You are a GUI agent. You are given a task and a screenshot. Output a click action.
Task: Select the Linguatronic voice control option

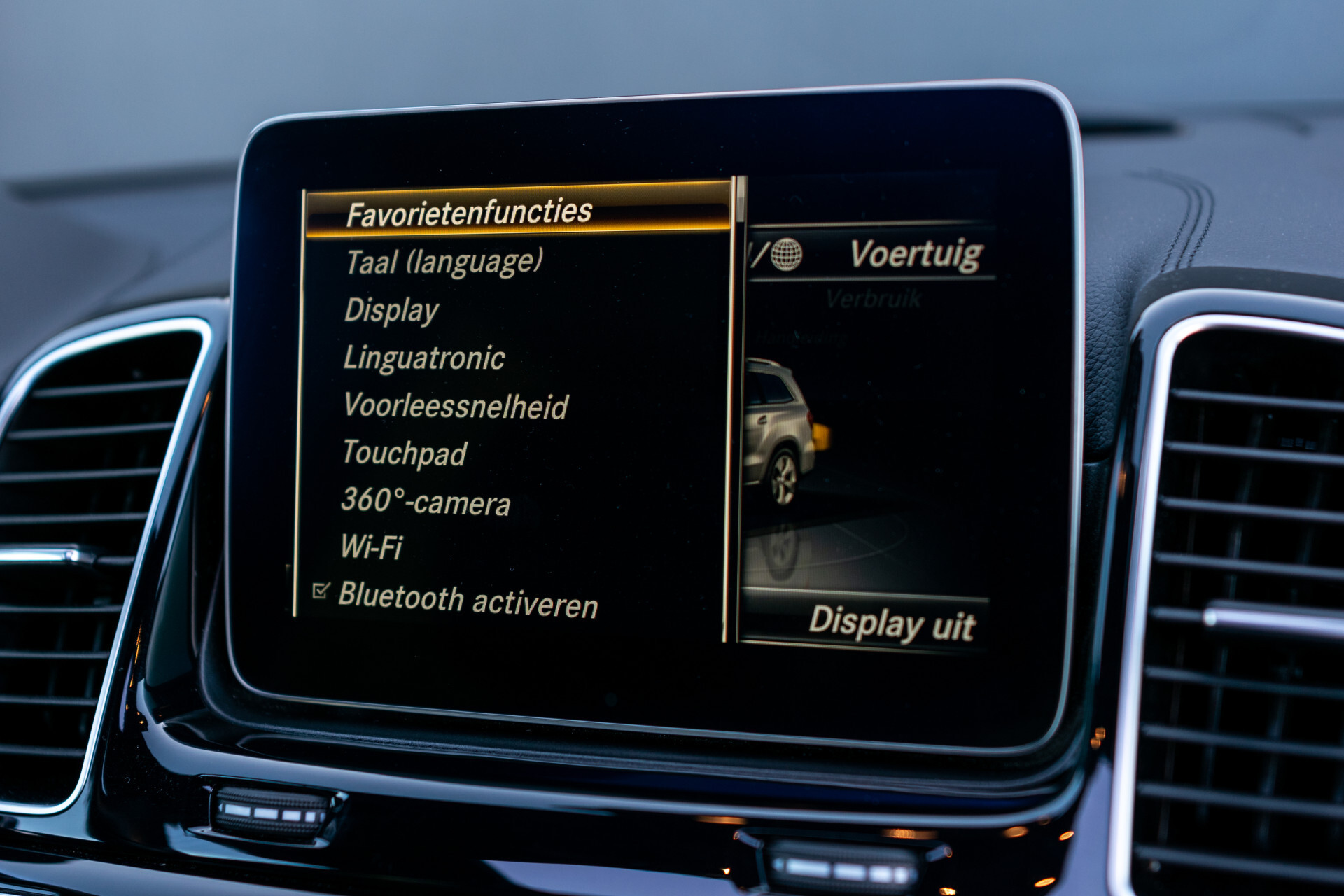point(424,358)
